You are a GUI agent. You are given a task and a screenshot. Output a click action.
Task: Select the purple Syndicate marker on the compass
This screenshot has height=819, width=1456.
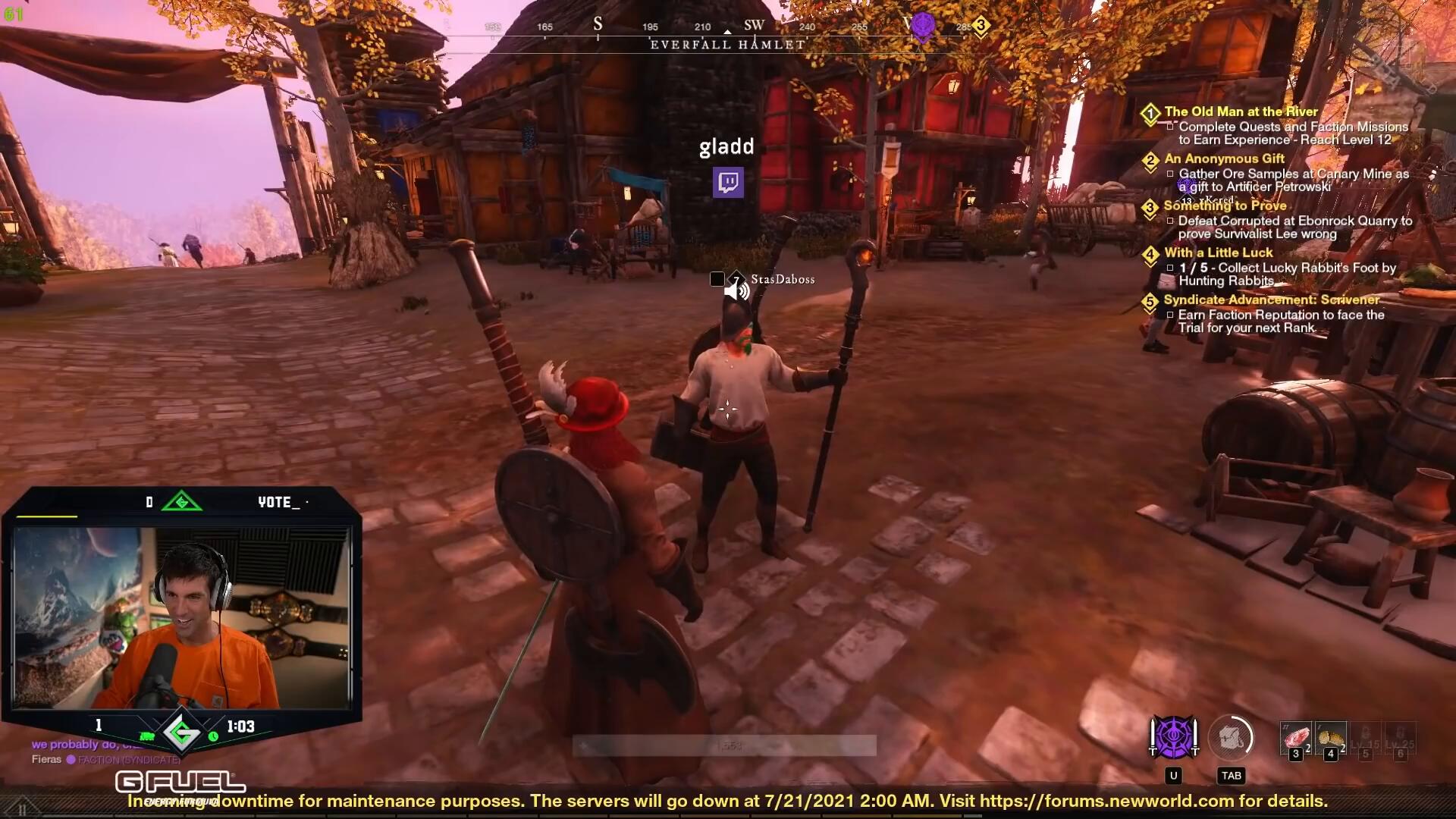(x=922, y=26)
